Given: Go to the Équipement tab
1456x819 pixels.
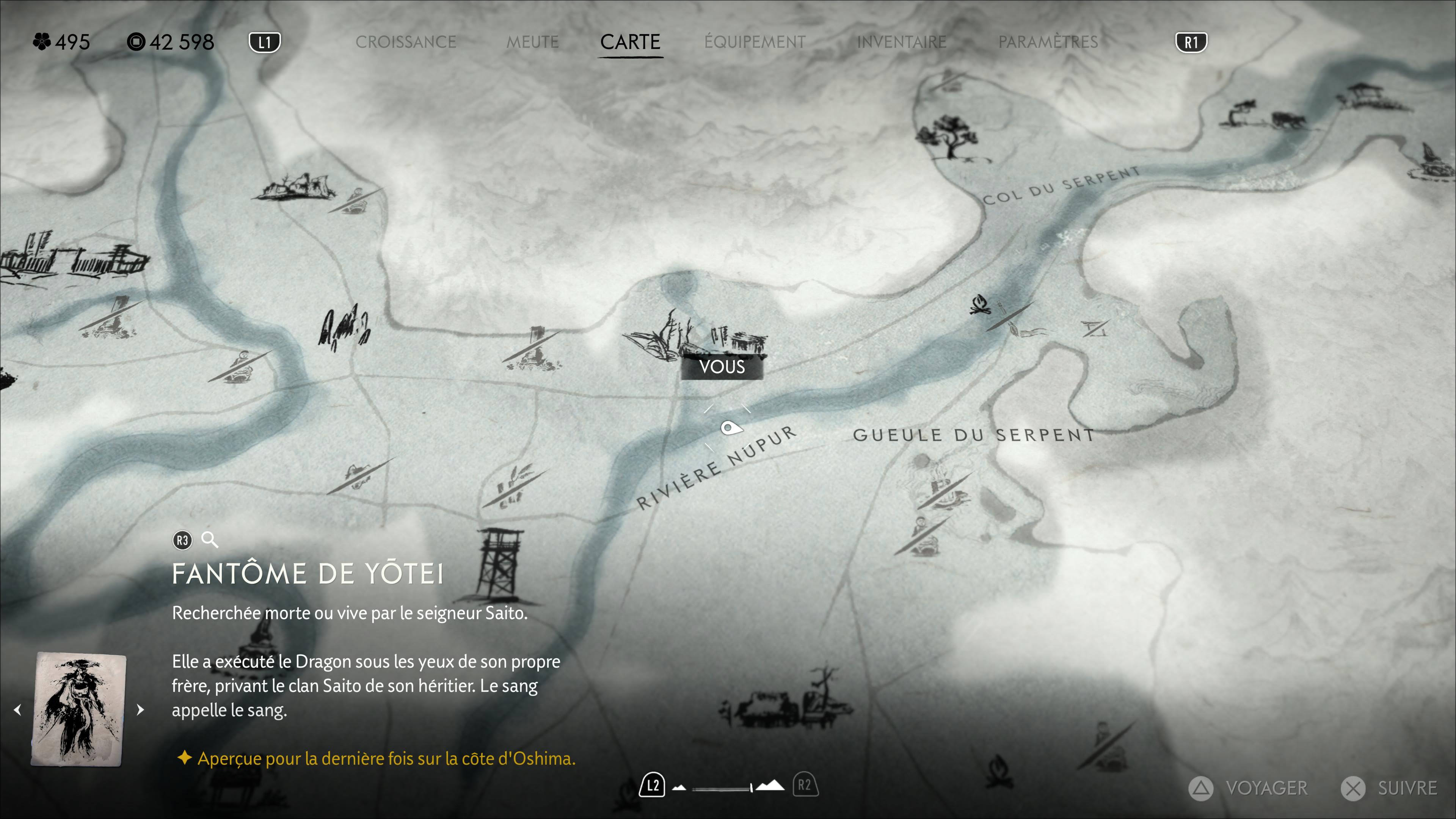Looking at the screenshot, I should pos(755,42).
